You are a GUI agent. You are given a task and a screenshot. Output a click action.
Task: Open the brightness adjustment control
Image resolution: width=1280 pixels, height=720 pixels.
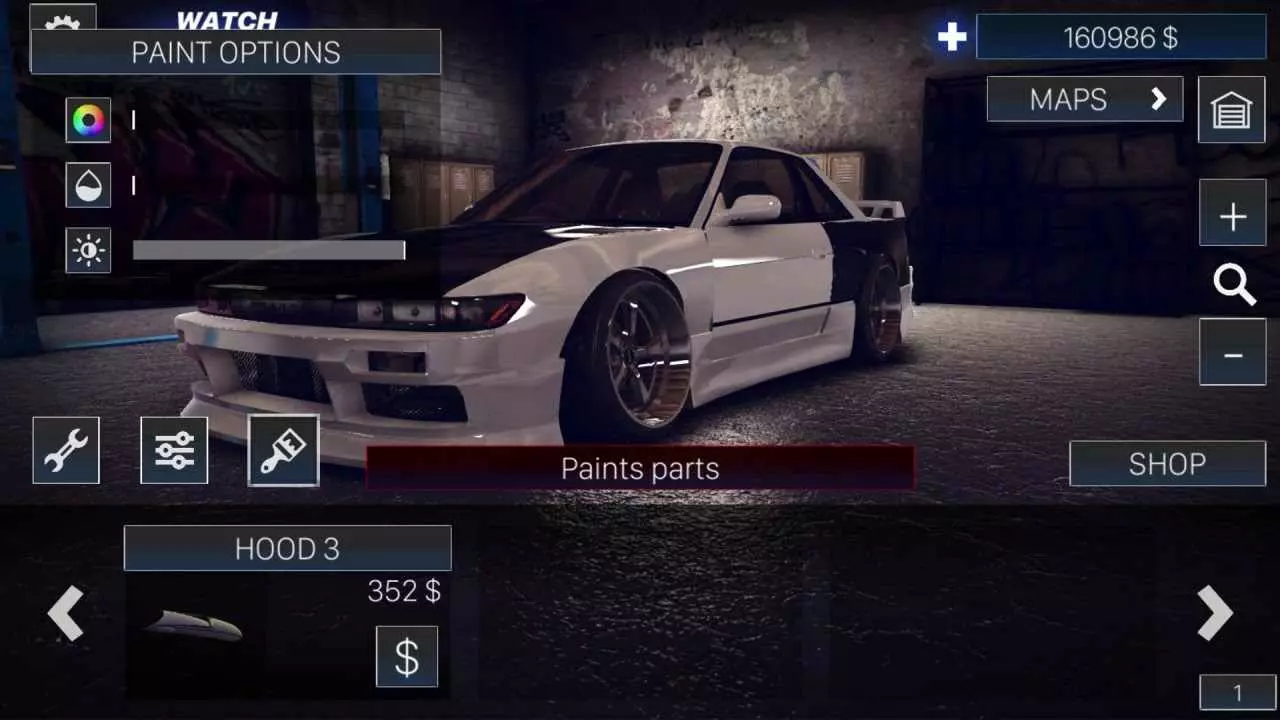(88, 252)
